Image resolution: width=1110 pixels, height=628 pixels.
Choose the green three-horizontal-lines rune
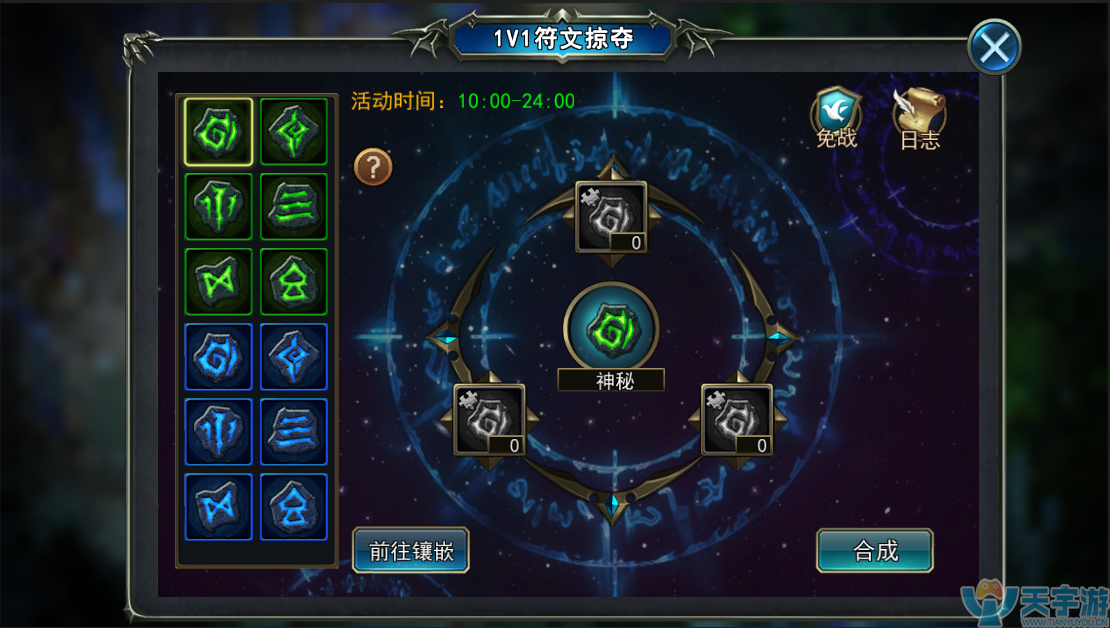click(294, 206)
